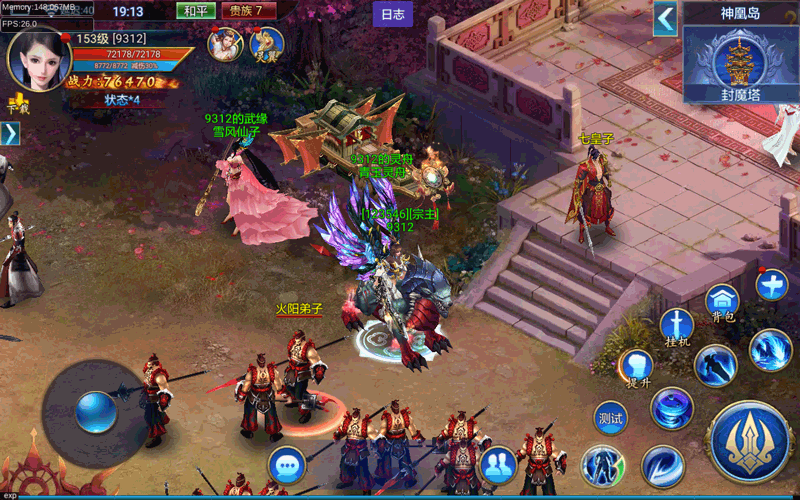
Task: Collapse the 神凰岛 map panel arrow
Action: pyautogui.click(x=666, y=18)
